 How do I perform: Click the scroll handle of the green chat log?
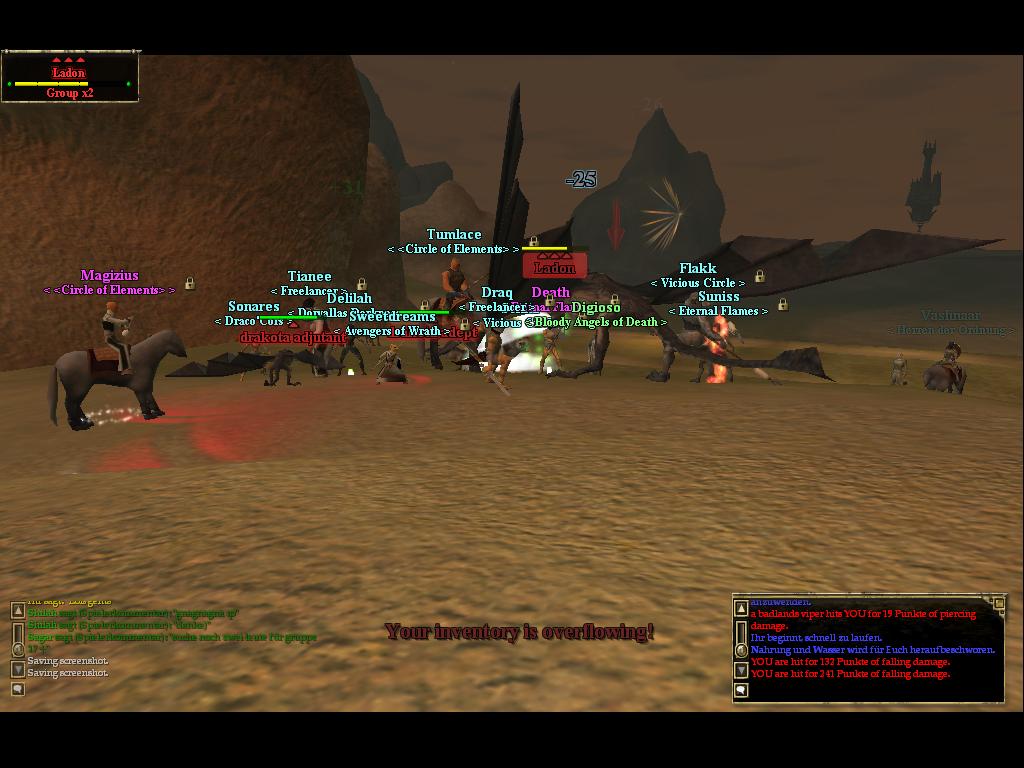pos(18,648)
